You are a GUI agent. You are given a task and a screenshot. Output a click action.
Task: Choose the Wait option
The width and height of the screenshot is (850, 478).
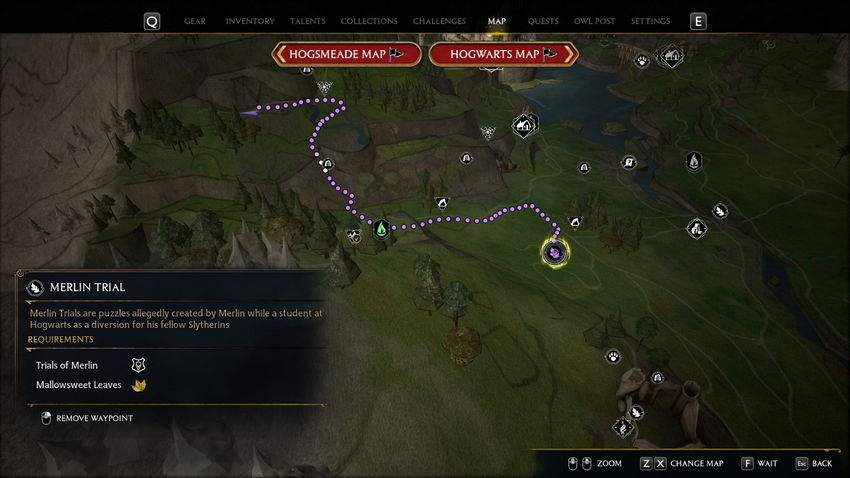click(x=759, y=464)
